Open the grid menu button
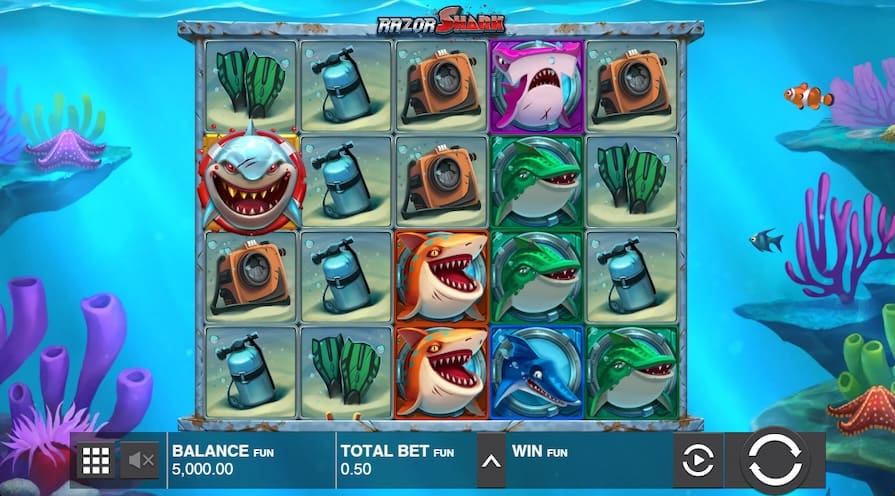The width and height of the screenshot is (895, 496). click(x=95, y=461)
